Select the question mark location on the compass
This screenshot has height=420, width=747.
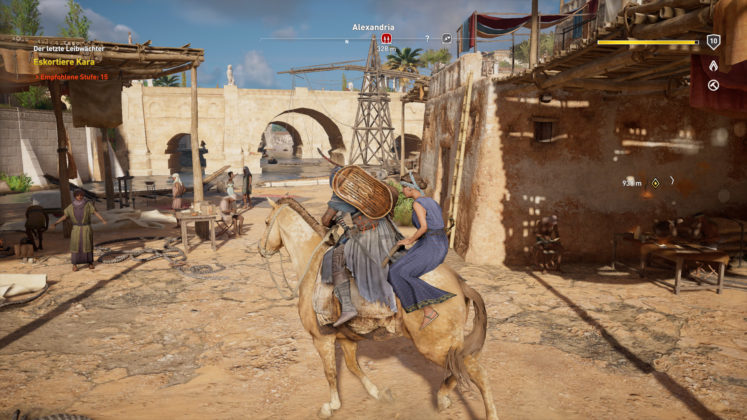(427, 39)
